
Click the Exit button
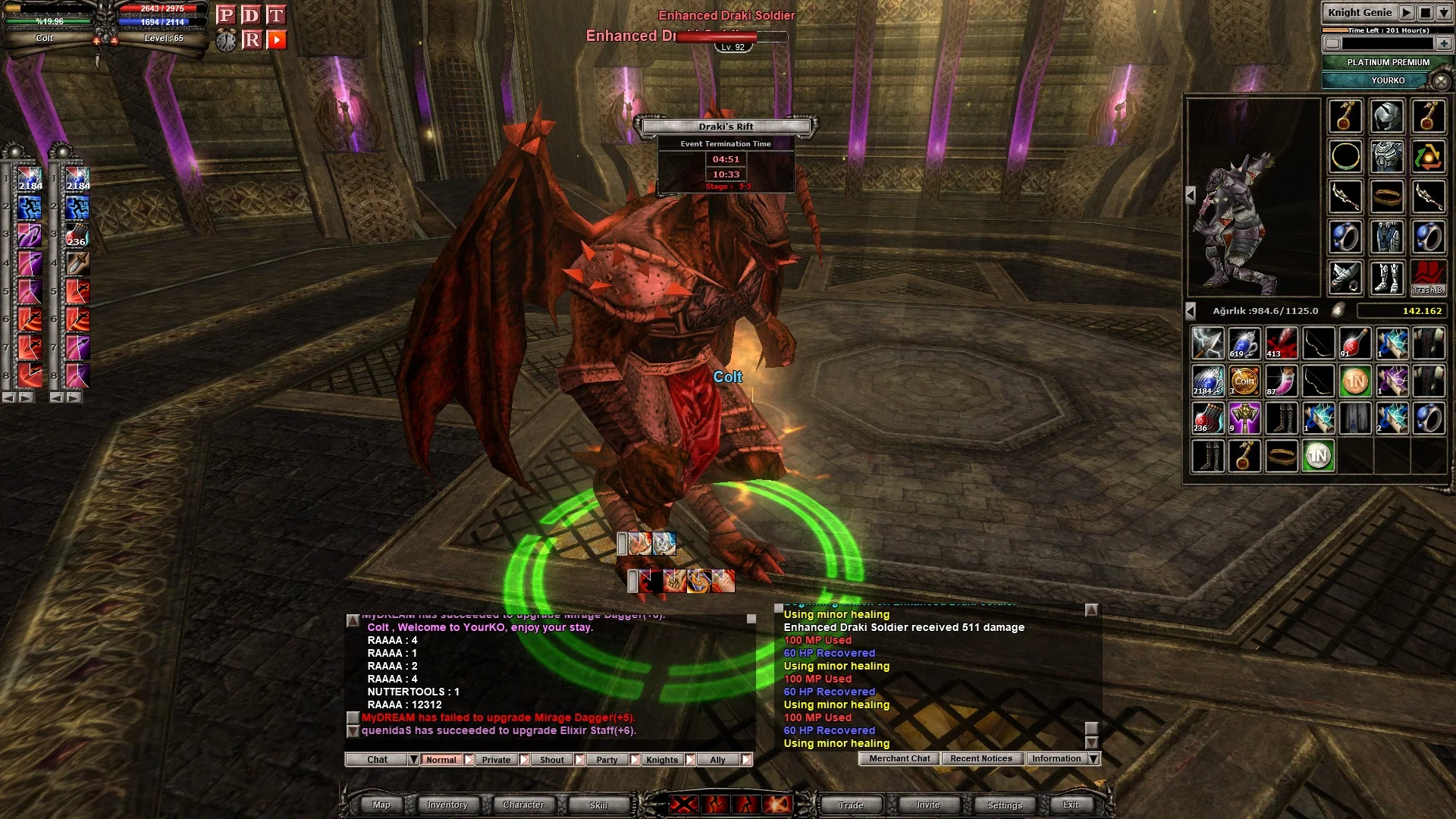[x=1071, y=805]
